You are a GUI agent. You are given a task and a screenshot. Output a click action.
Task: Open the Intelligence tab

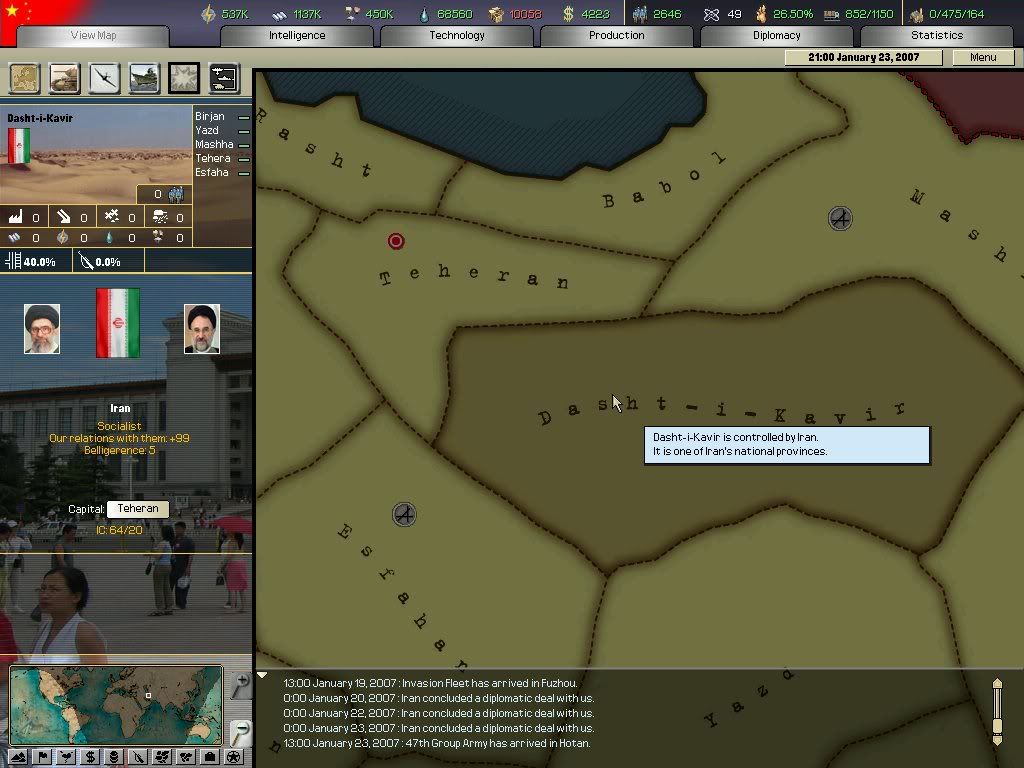[297, 36]
